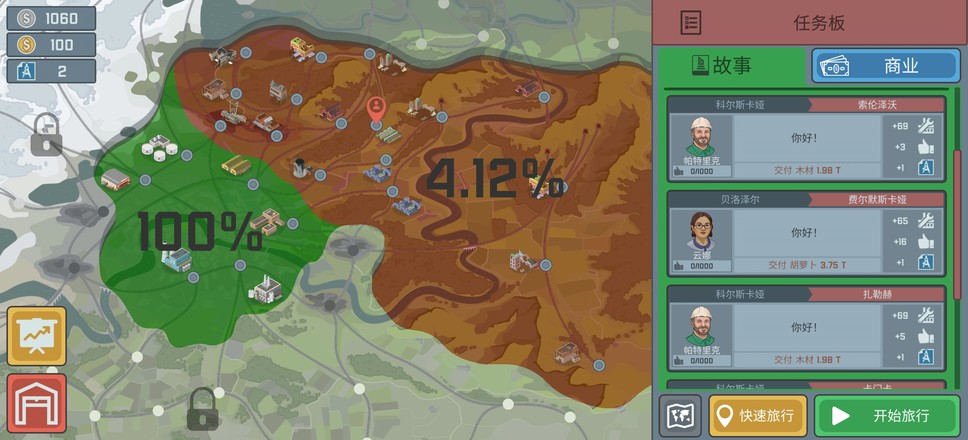Switch to the 故事 story tab

(731, 66)
